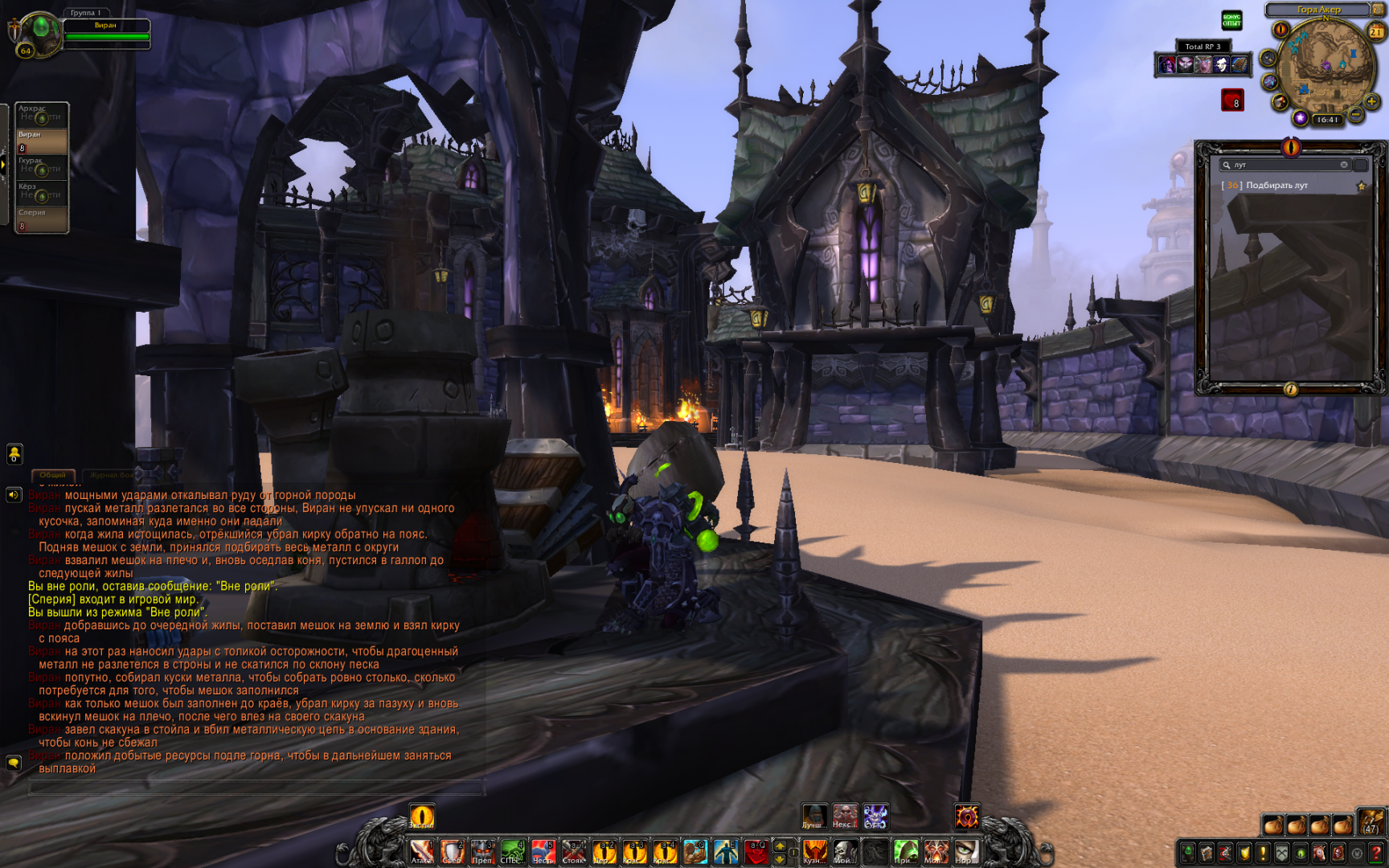Open the quest log exclamation mark button
The image size is (1389, 868).
(x=1263, y=853)
